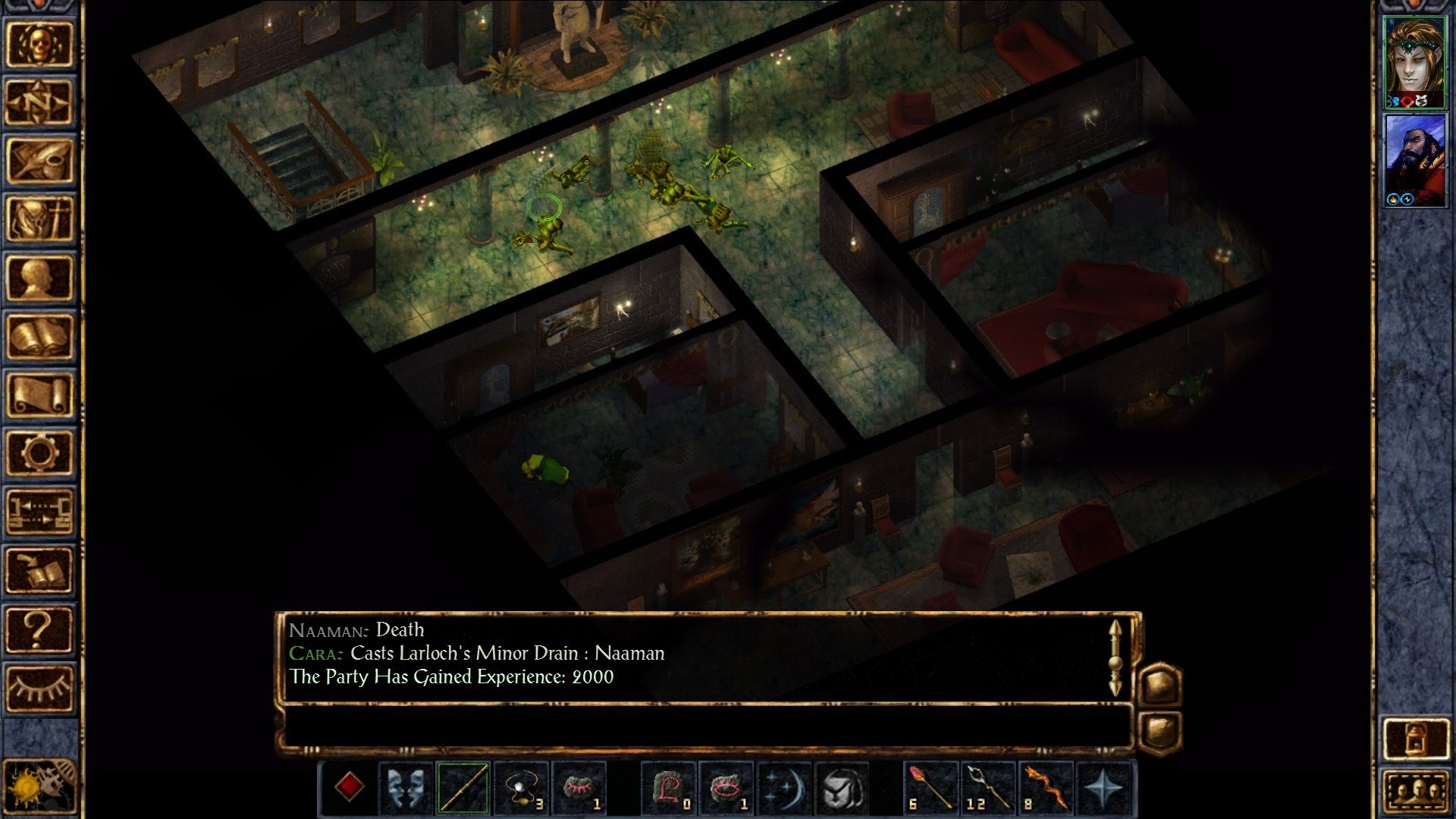Use the fire wand with 6 charges

[x=930, y=787]
